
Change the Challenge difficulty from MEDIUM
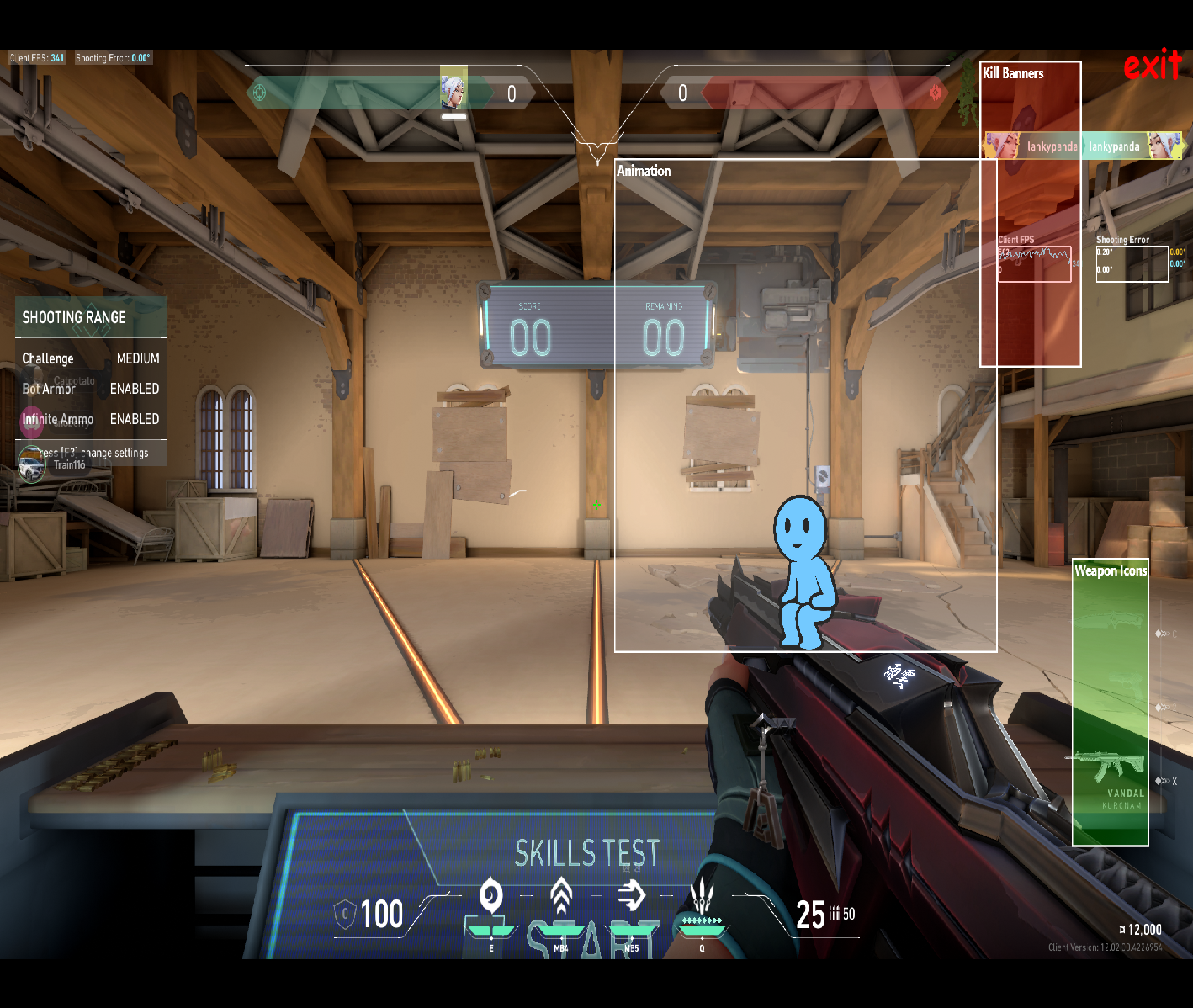tap(137, 358)
